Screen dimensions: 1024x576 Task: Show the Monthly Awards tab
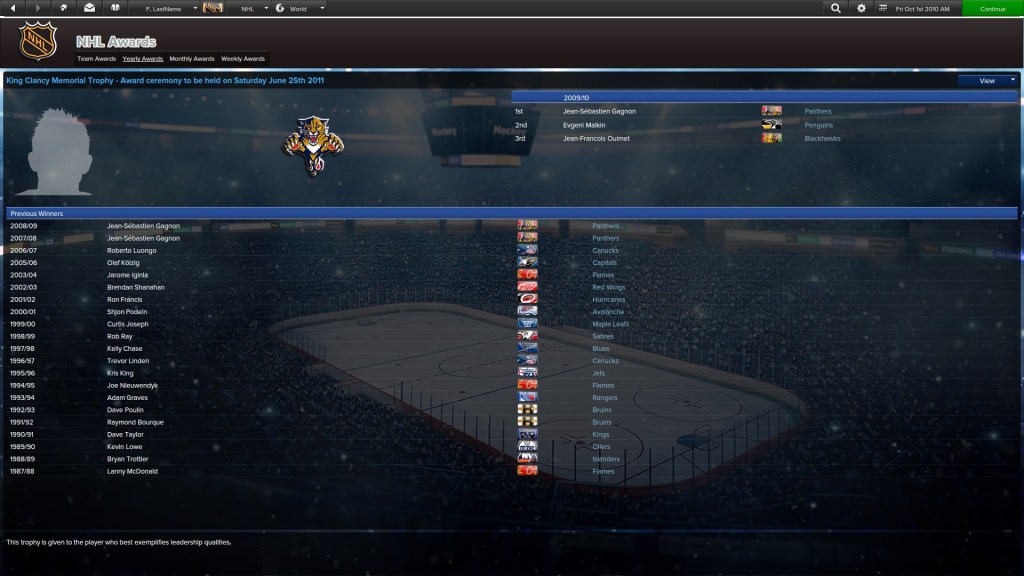pyautogui.click(x=192, y=59)
